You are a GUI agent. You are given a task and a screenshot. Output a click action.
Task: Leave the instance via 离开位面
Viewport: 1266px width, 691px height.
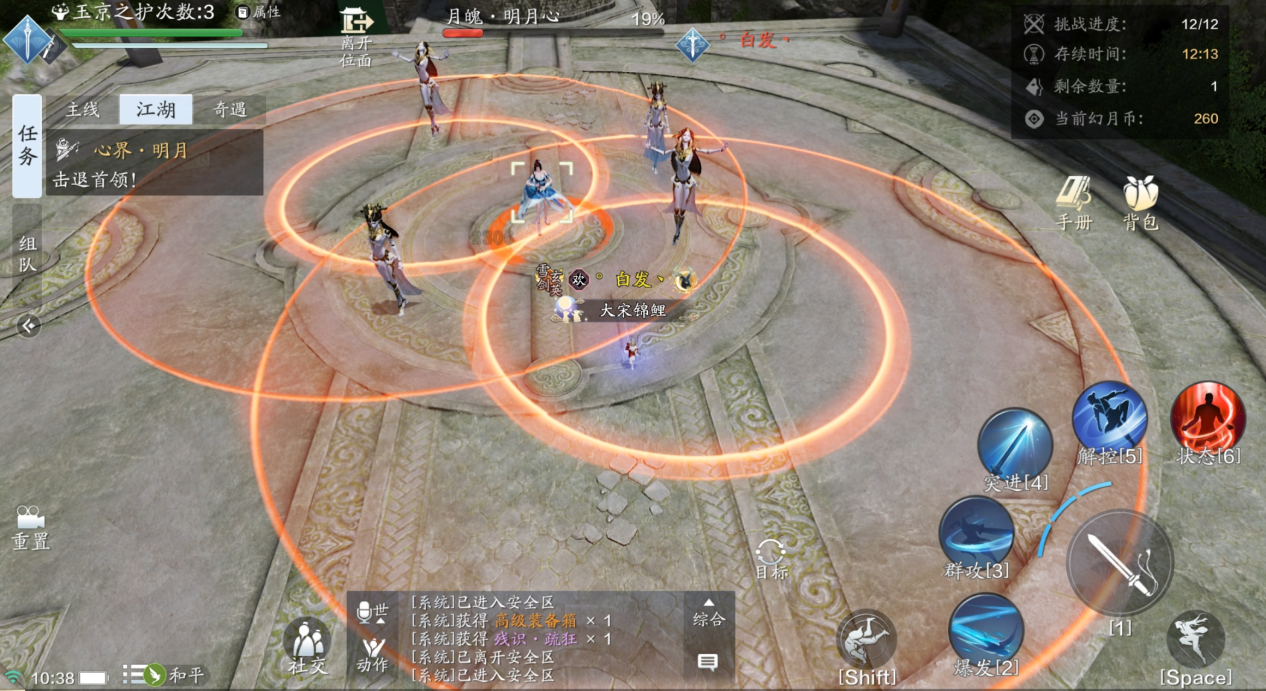pyautogui.click(x=356, y=35)
